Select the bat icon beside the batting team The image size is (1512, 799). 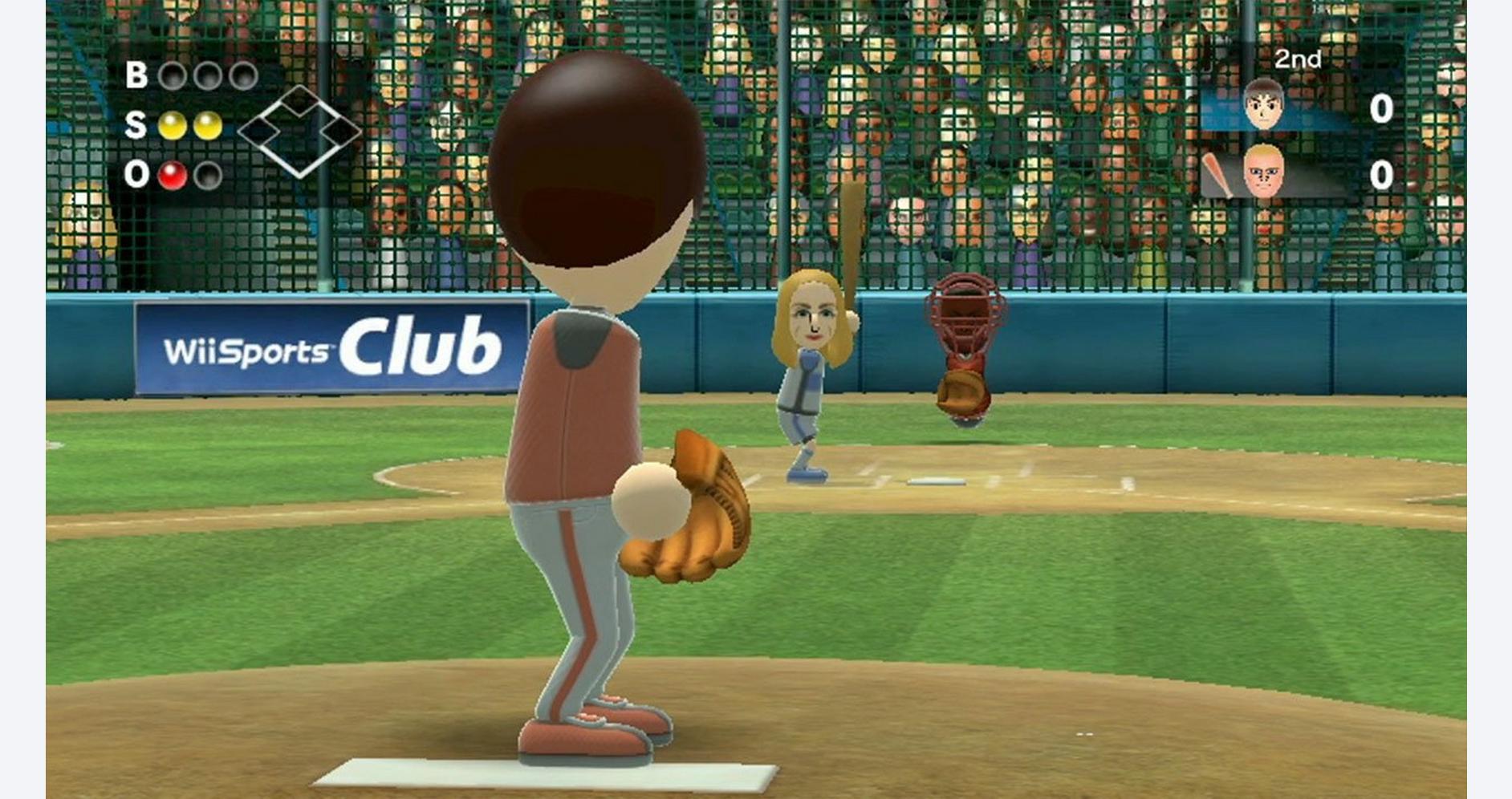pos(1217,176)
